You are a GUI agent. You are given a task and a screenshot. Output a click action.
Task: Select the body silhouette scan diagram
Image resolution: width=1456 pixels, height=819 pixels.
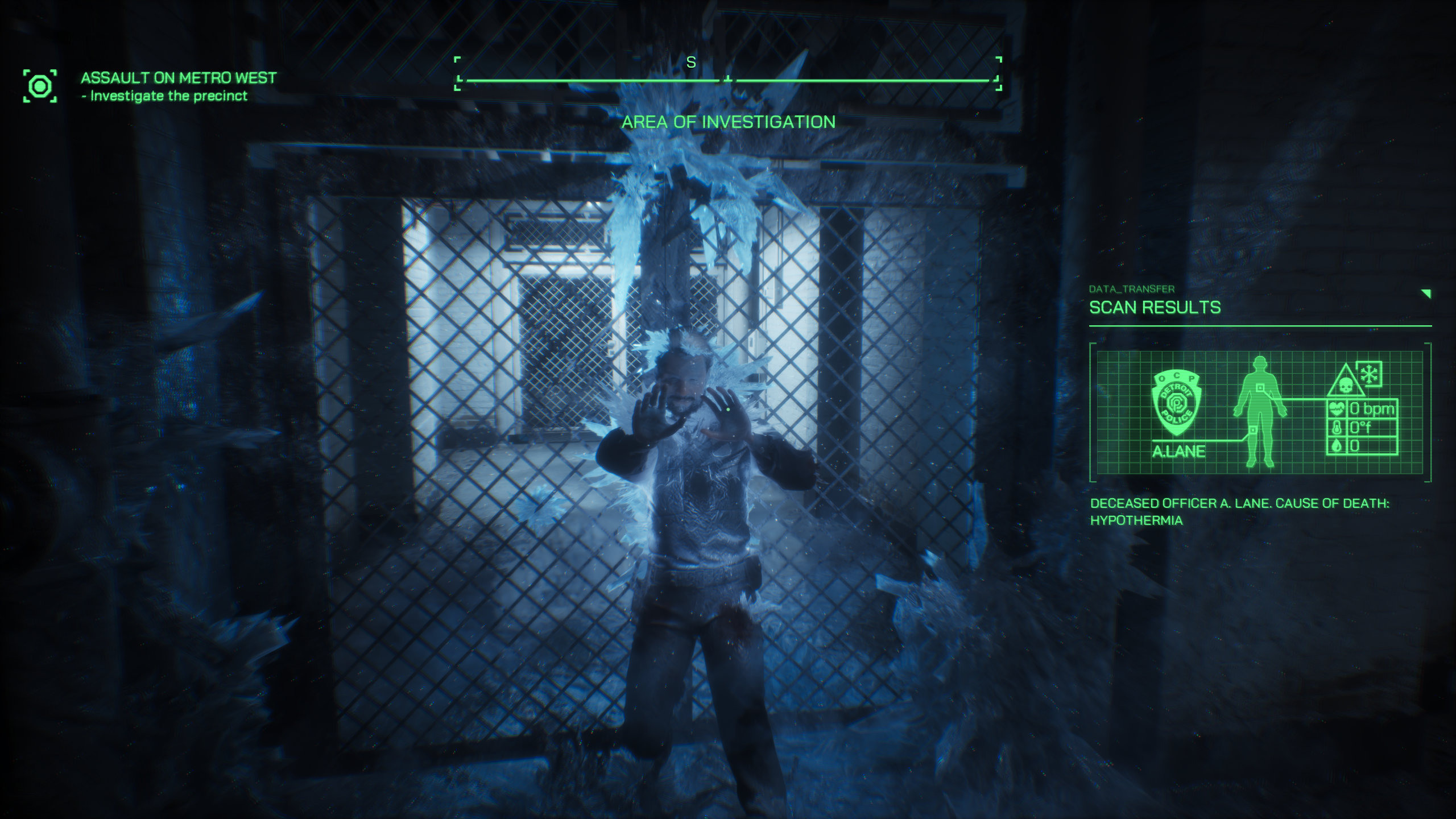[x=1260, y=411]
